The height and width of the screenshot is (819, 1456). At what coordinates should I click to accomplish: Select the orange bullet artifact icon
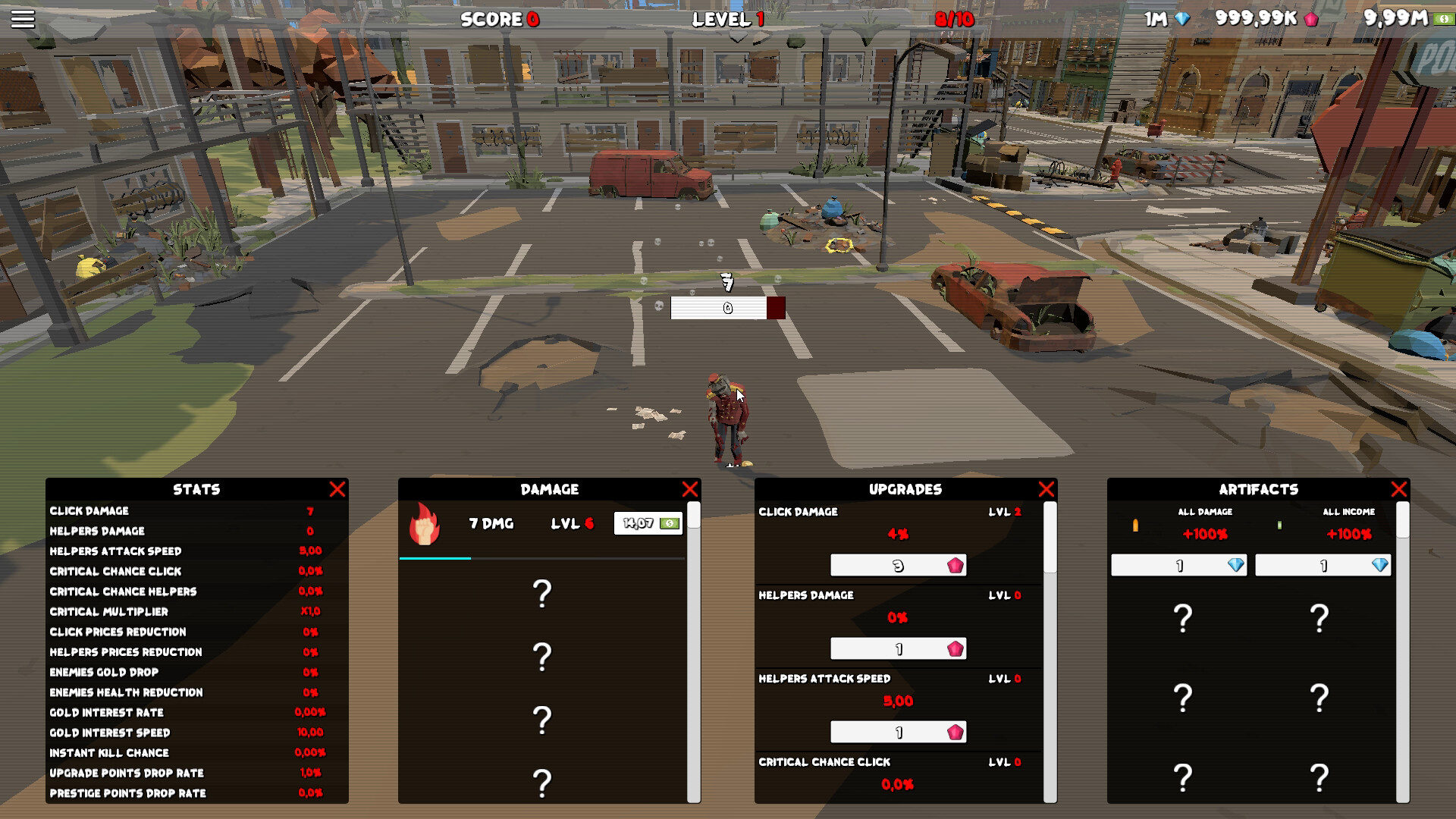click(1135, 523)
